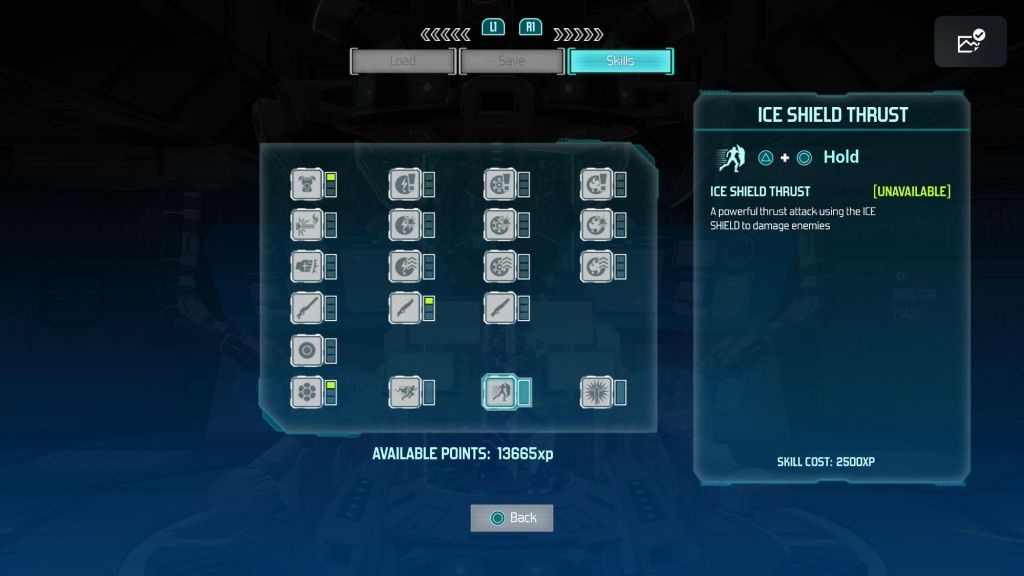
Task: Click the chart checkmark overlay button
Action: pos(970,42)
